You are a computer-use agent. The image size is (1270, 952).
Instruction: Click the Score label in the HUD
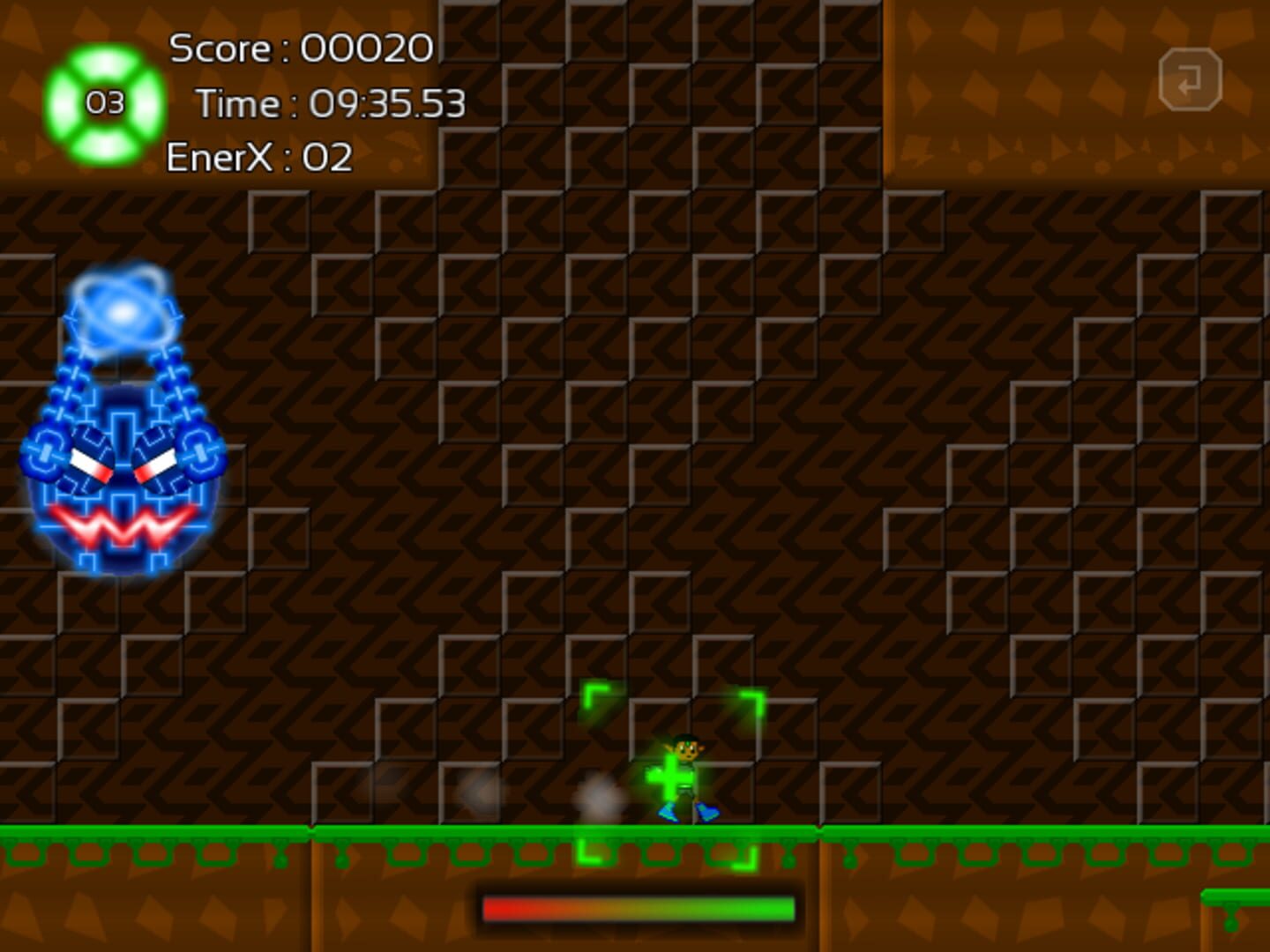click(x=220, y=48)
